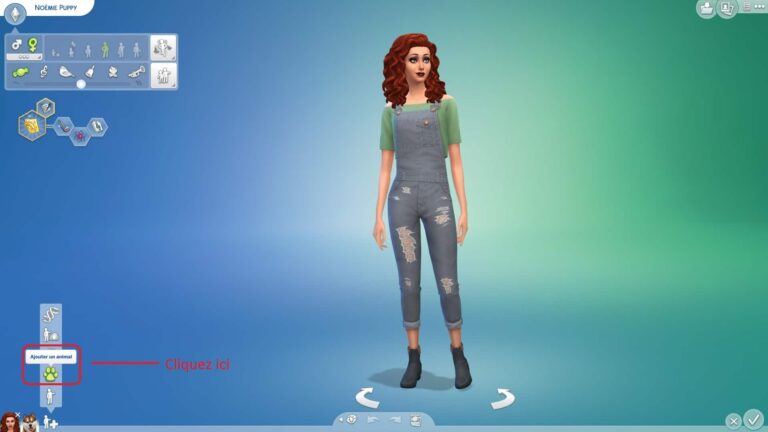Select the male gender symbol
768x432 pixels.
click(17, 45)
